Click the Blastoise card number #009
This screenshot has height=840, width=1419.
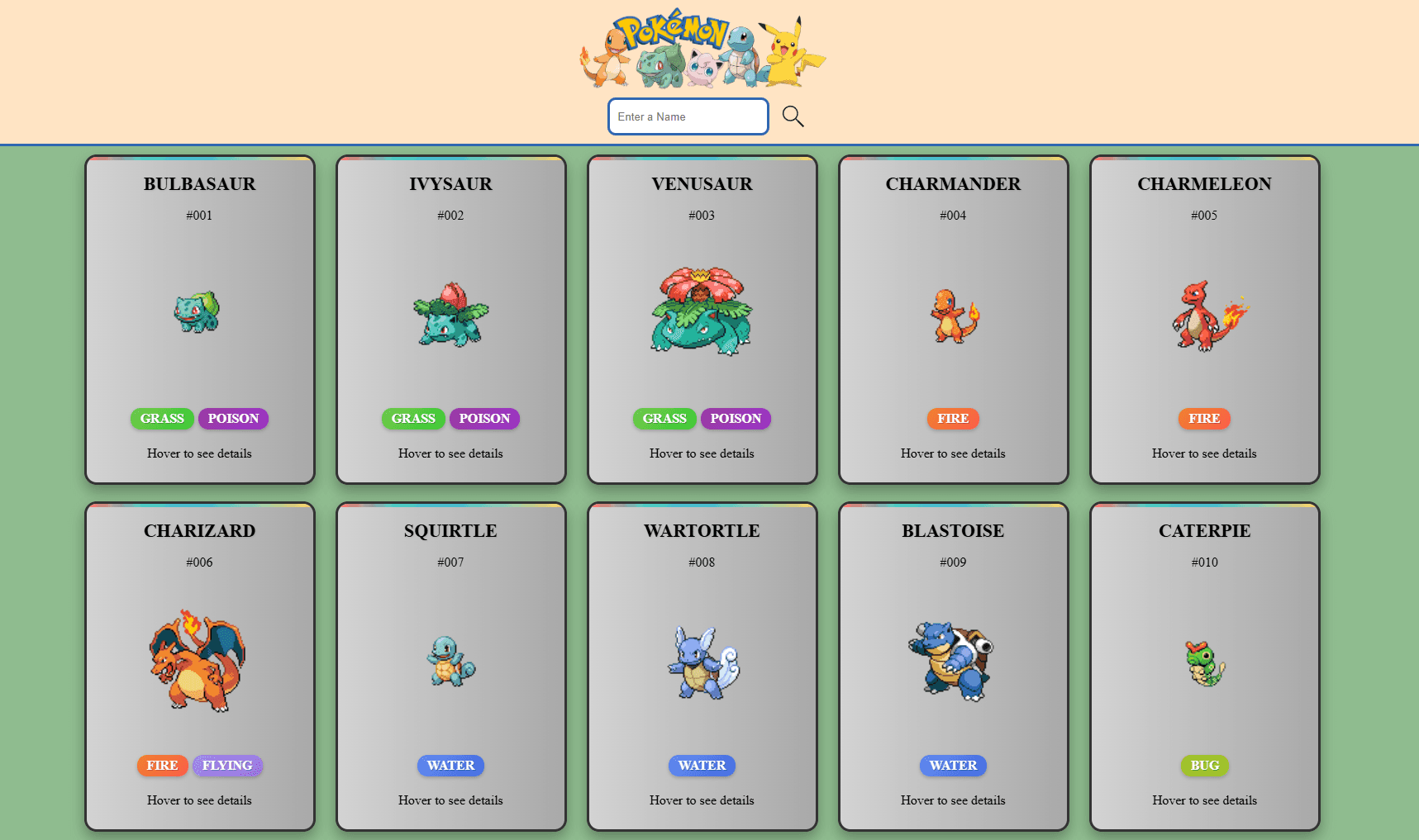953,562
